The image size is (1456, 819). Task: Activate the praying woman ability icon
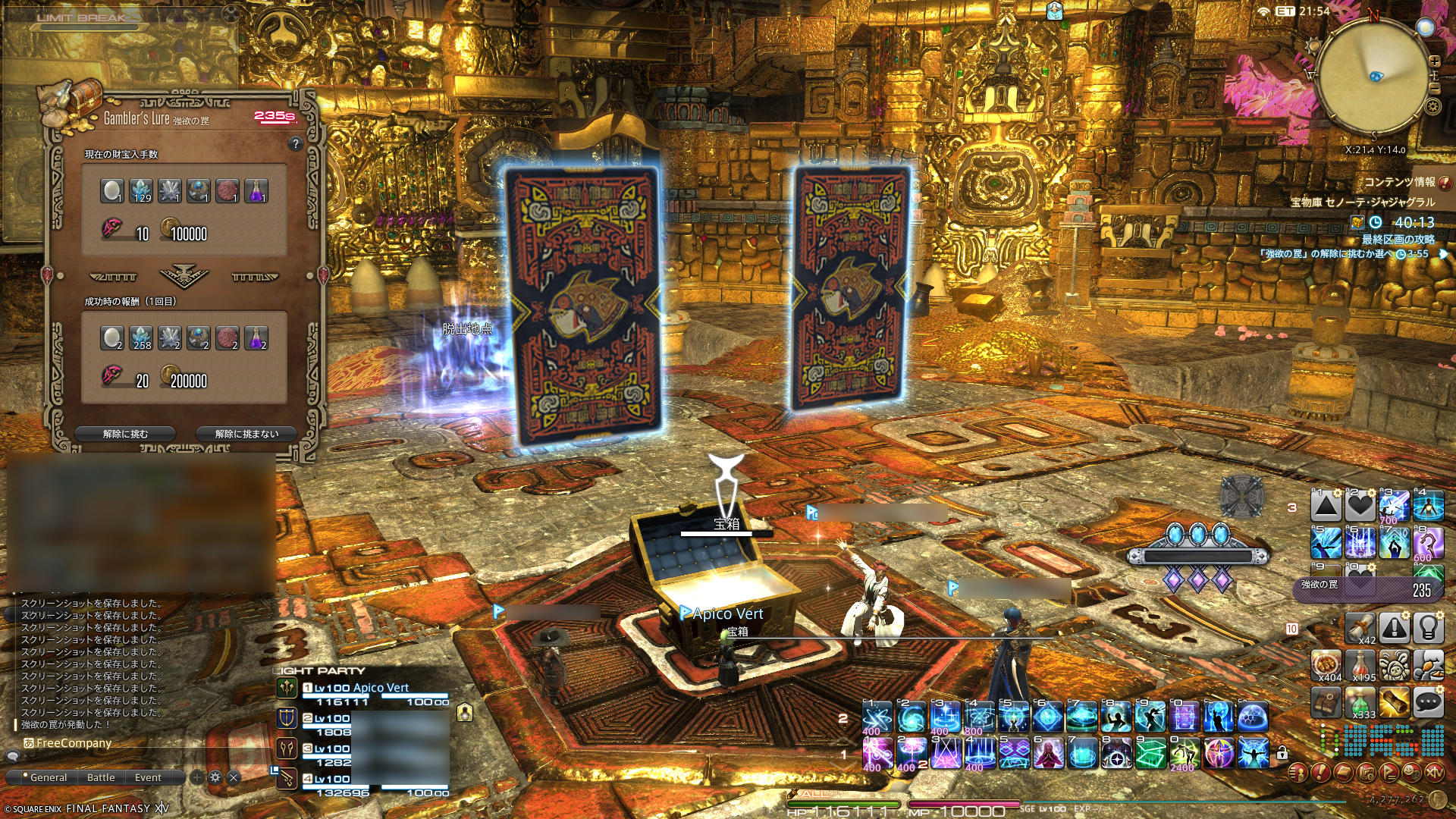tap(1047, 755)
